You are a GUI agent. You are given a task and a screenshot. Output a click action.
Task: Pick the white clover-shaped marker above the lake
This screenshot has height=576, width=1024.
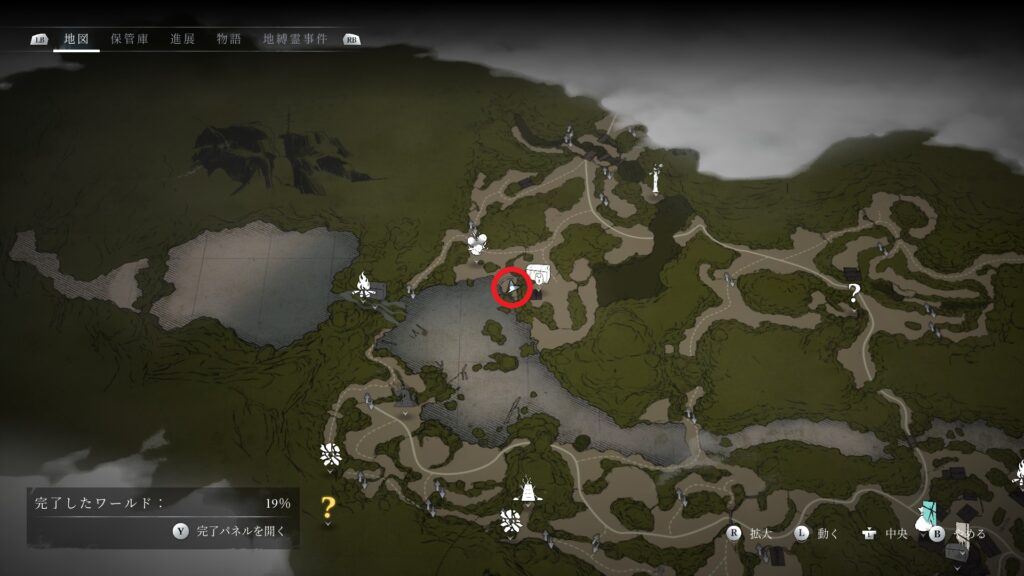pyautogui.click(x=477, y=240)
